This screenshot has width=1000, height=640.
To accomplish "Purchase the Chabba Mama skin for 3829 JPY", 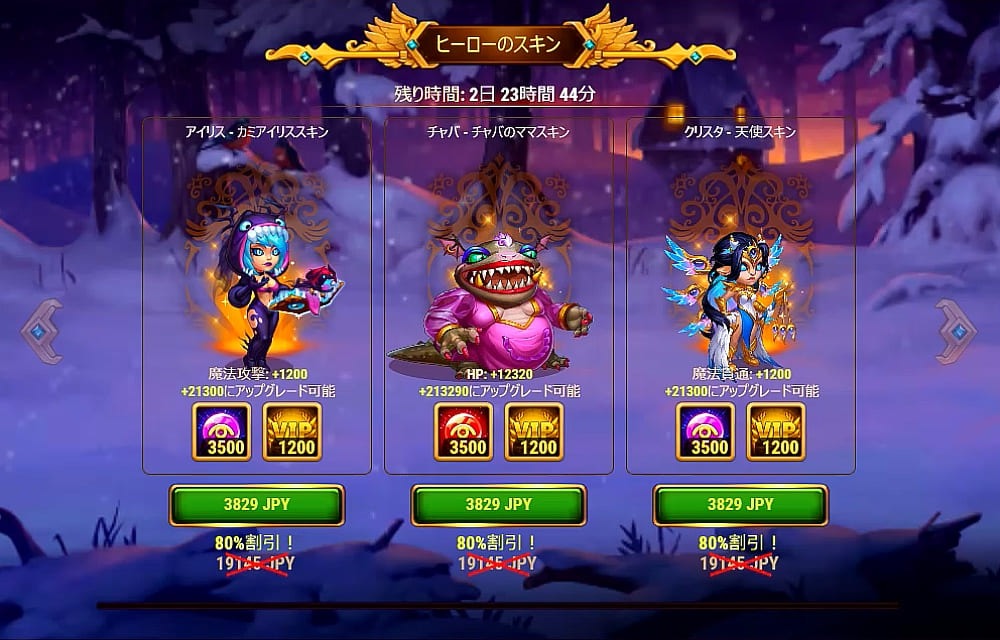I will pyautogui.click(x=498, y=505).
